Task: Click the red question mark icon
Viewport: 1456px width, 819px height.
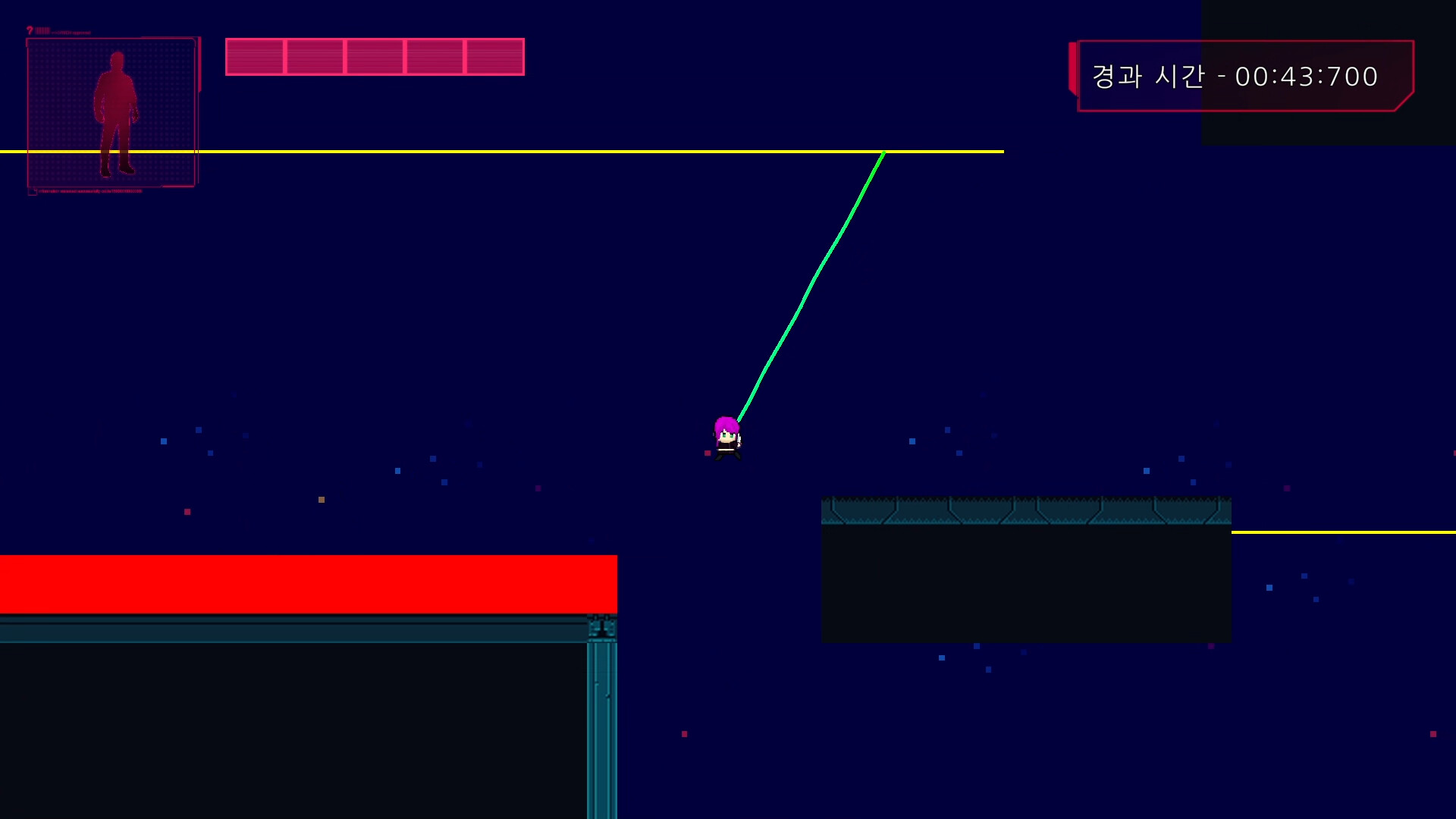Action: click(x=30, y=30)
